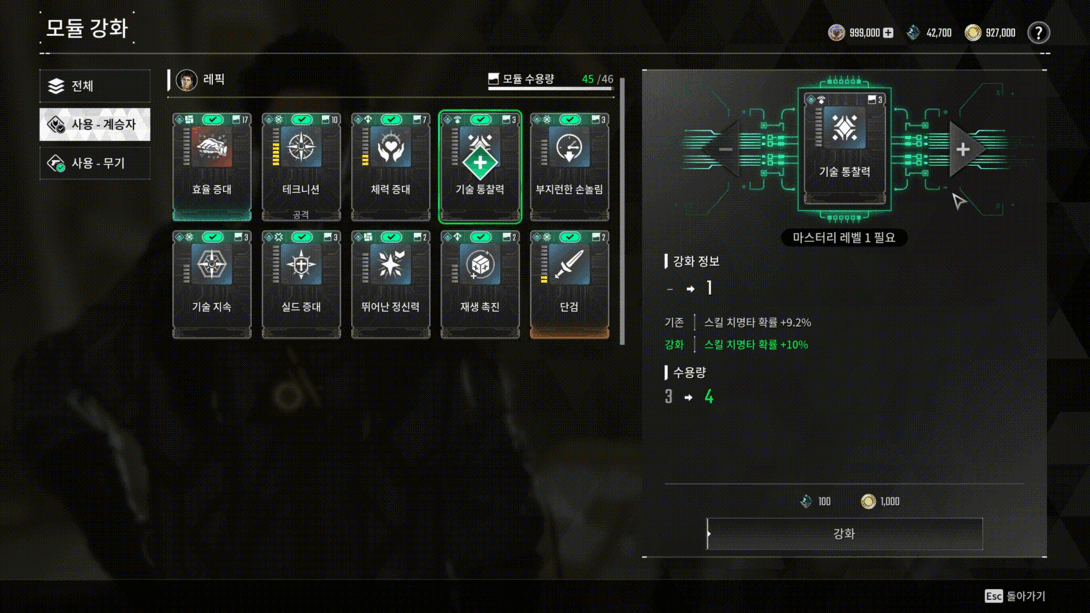Confirm upgrade with the 강화 button
The image size is (1090, 613).
[x=844, y=534]
